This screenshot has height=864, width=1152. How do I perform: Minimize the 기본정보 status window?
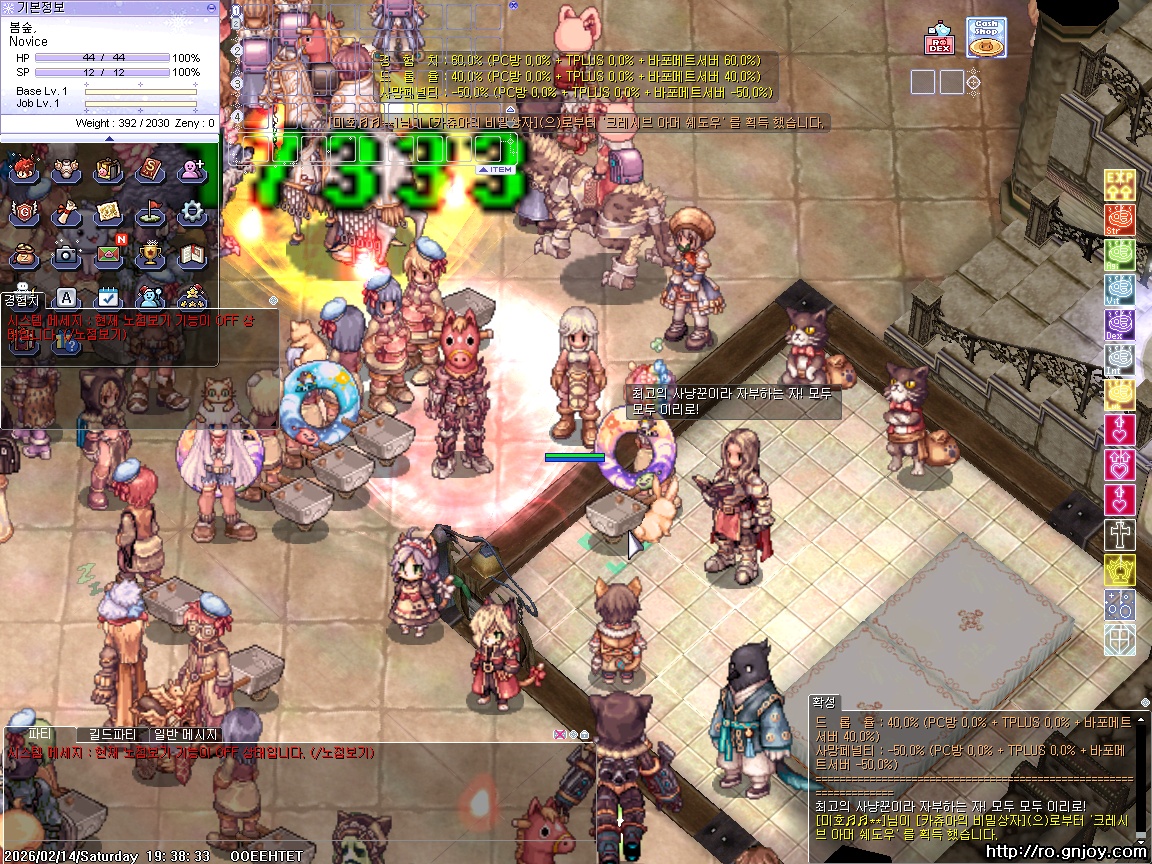(x=210, y=7)
